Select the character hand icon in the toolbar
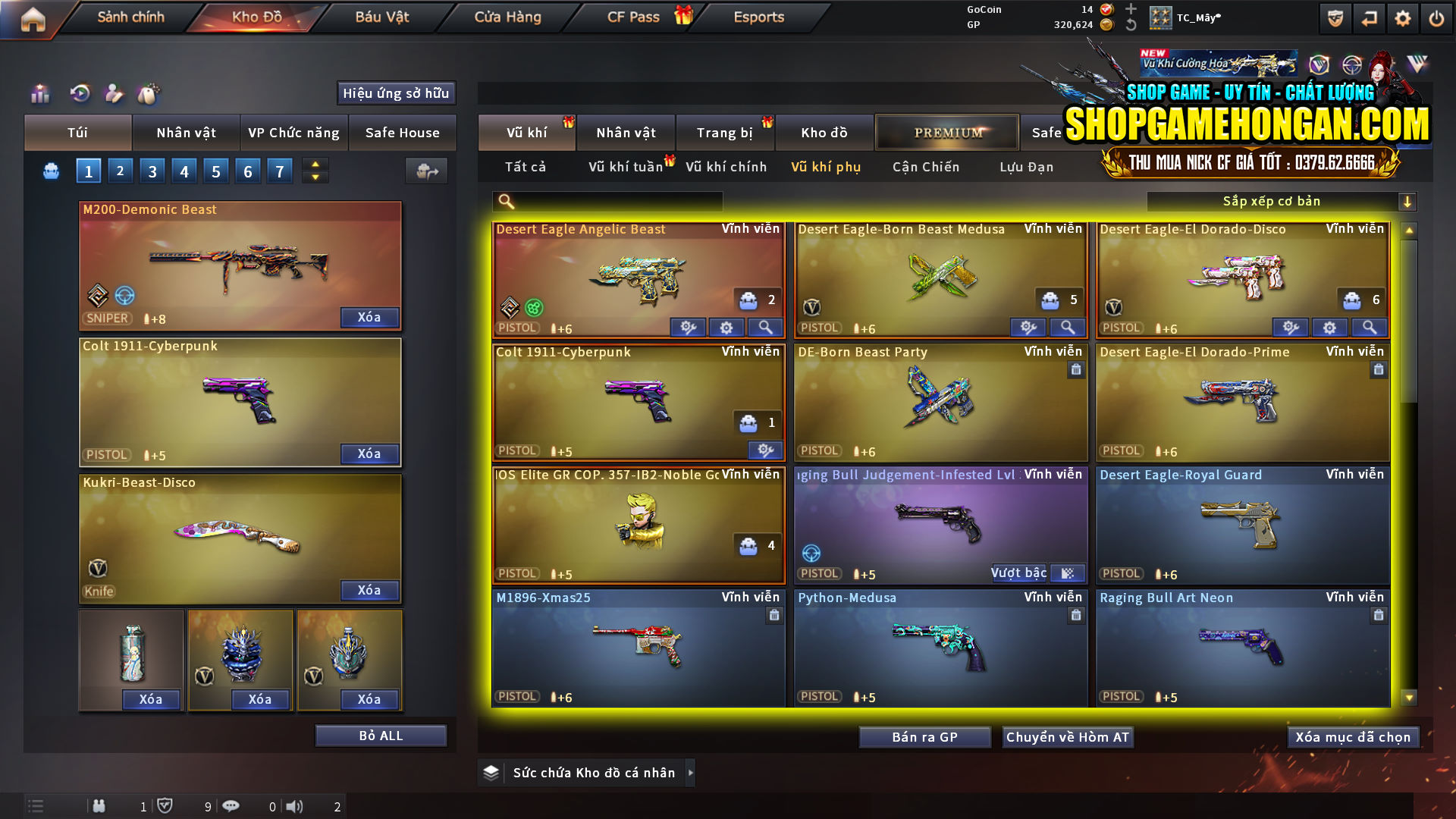1456x819 pixels. (x=114, y=94)
